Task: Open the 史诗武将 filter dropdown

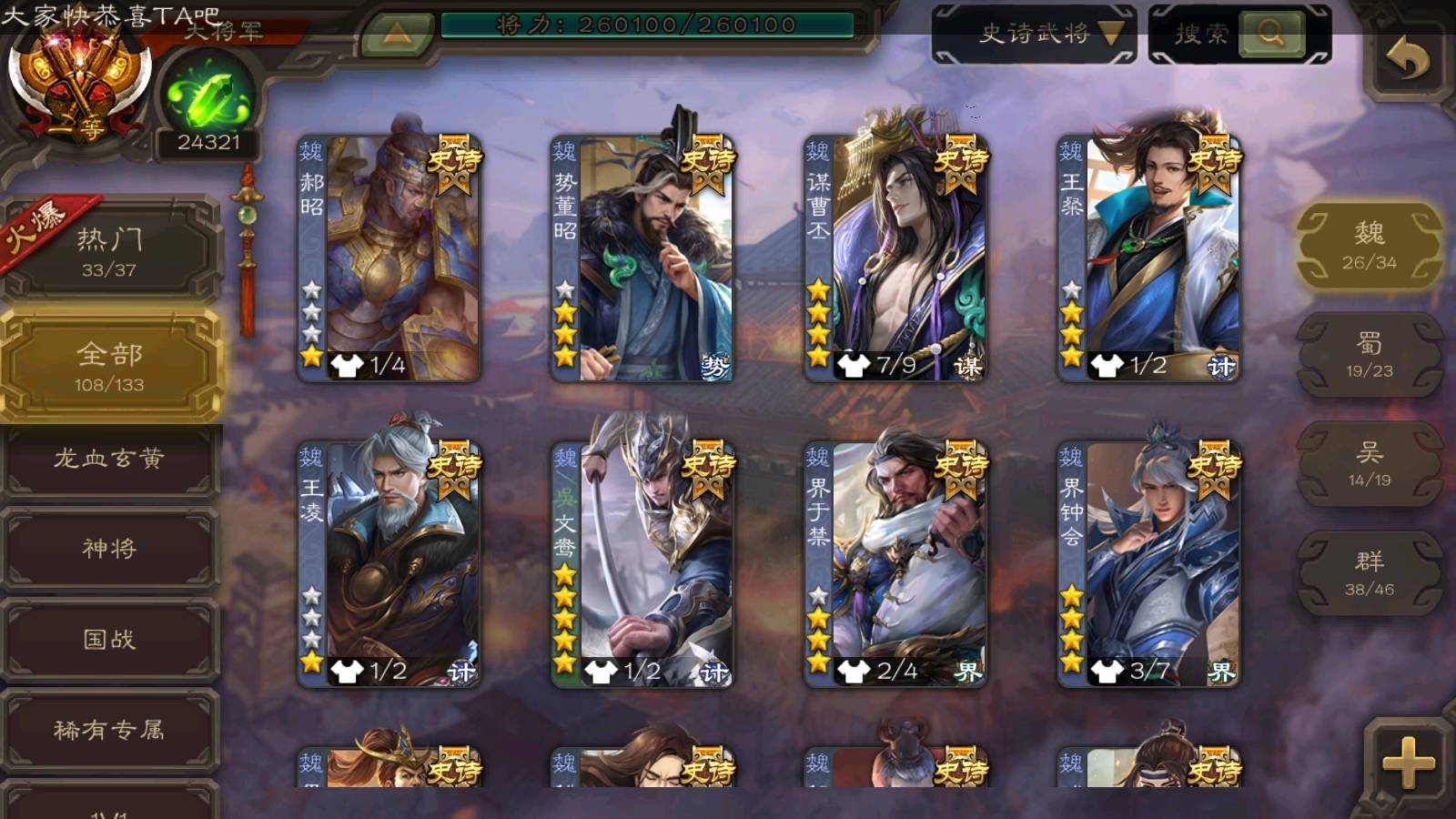Action: click(x=1034, y=35)
